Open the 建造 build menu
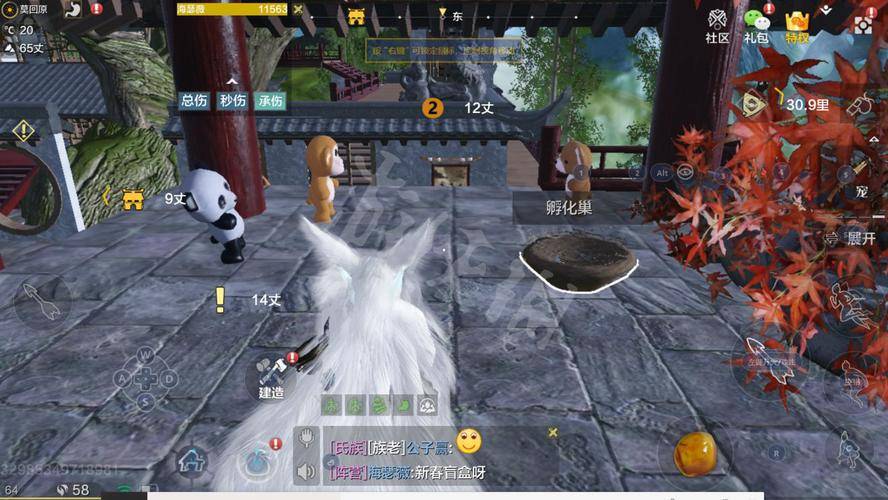The width and height of the screenshot is (888, 500). (270, 377)
